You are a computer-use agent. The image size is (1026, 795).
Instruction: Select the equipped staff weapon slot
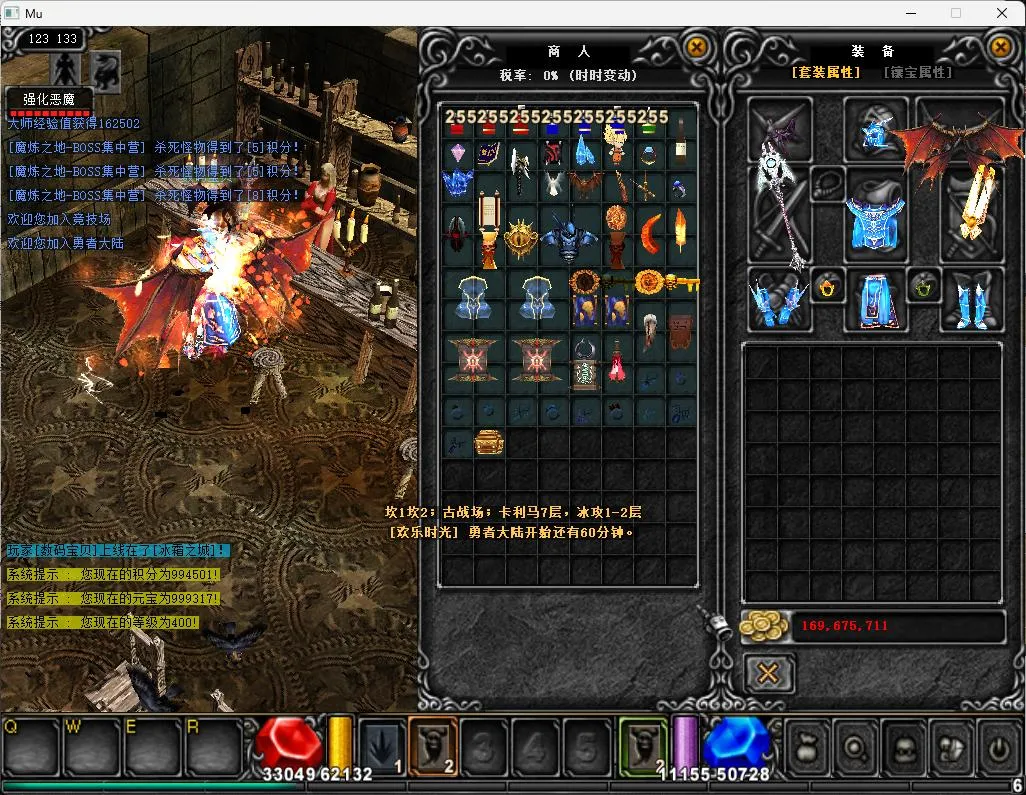point(781,201)
